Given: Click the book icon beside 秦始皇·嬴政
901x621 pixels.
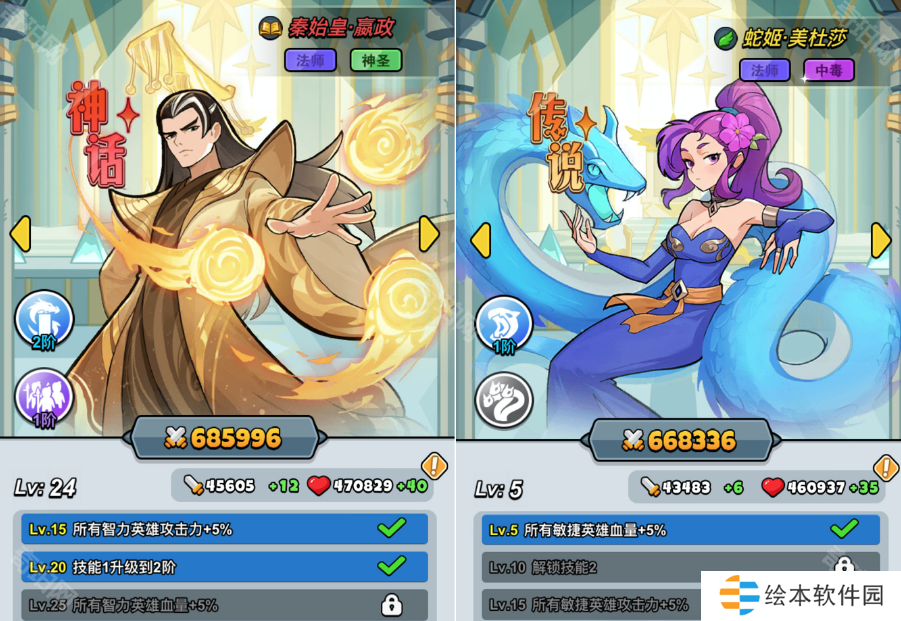Looking at the screenshot, I should (x=270, y=27).
